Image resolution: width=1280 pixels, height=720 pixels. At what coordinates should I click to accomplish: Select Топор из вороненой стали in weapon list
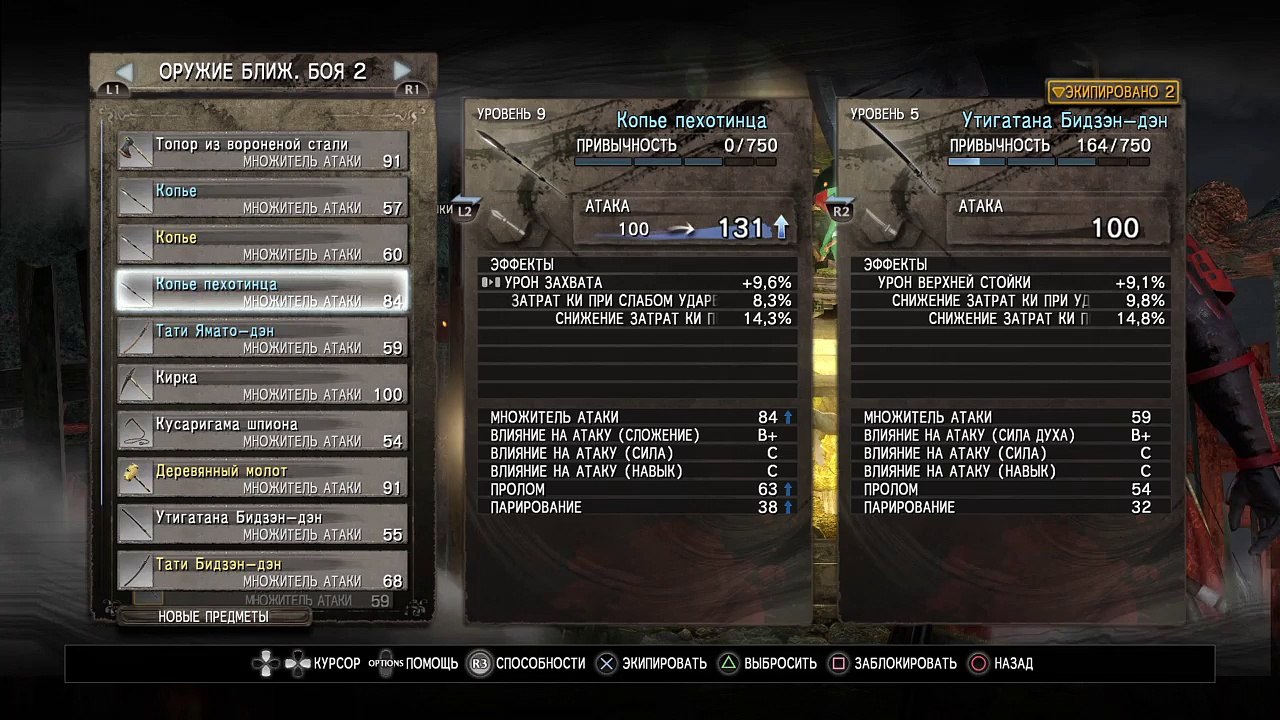(x=262, y=152)
